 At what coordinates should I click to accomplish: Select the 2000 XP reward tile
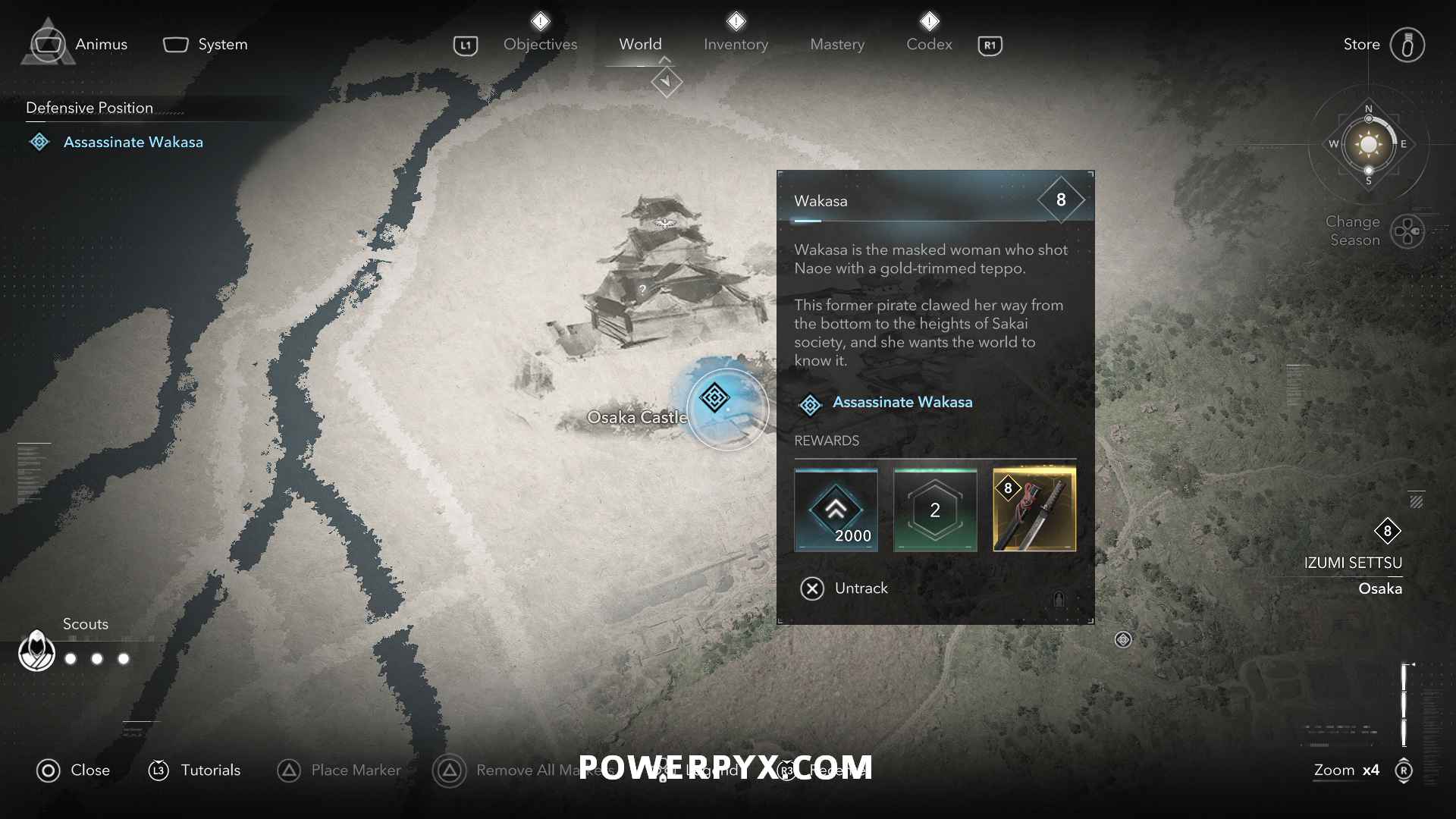pyautogui.click(x=836, y=510)
